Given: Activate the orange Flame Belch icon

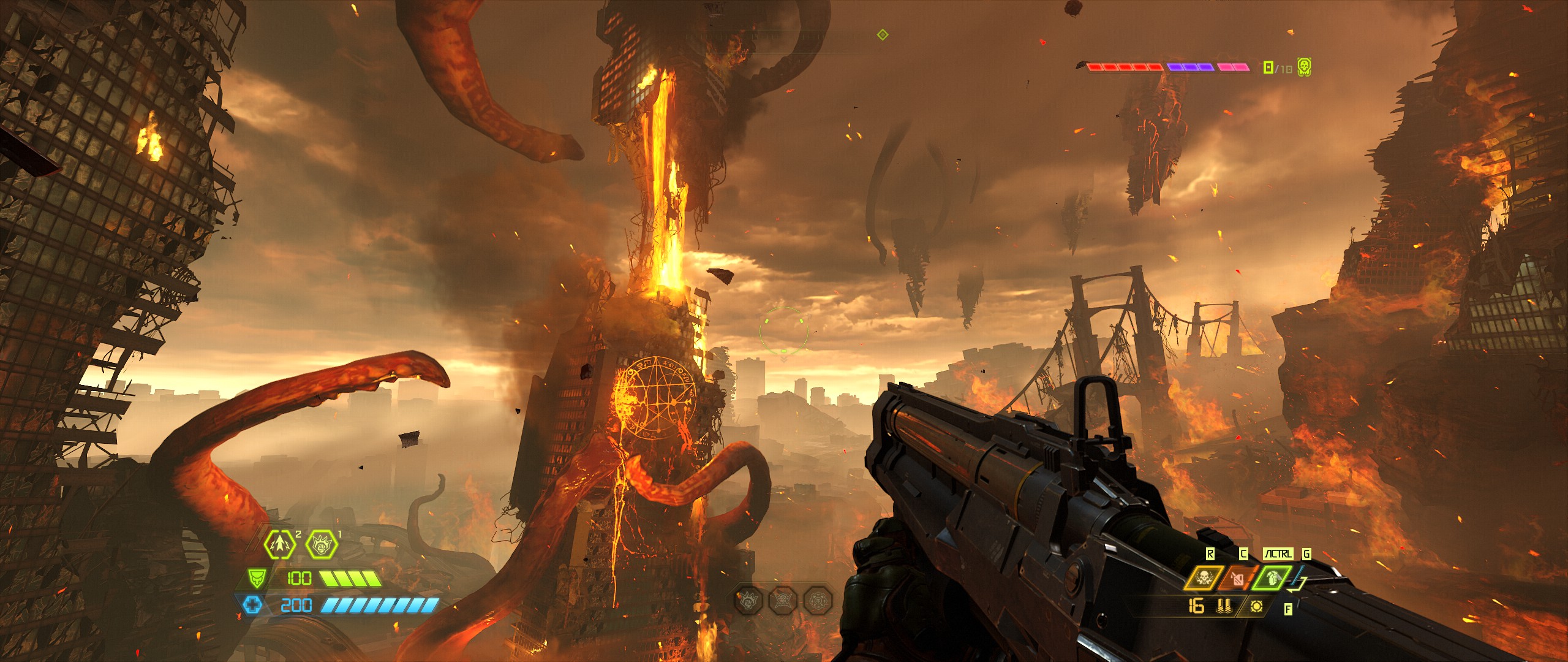Looking at the screenshot, I should click(x=1237, y=579).
